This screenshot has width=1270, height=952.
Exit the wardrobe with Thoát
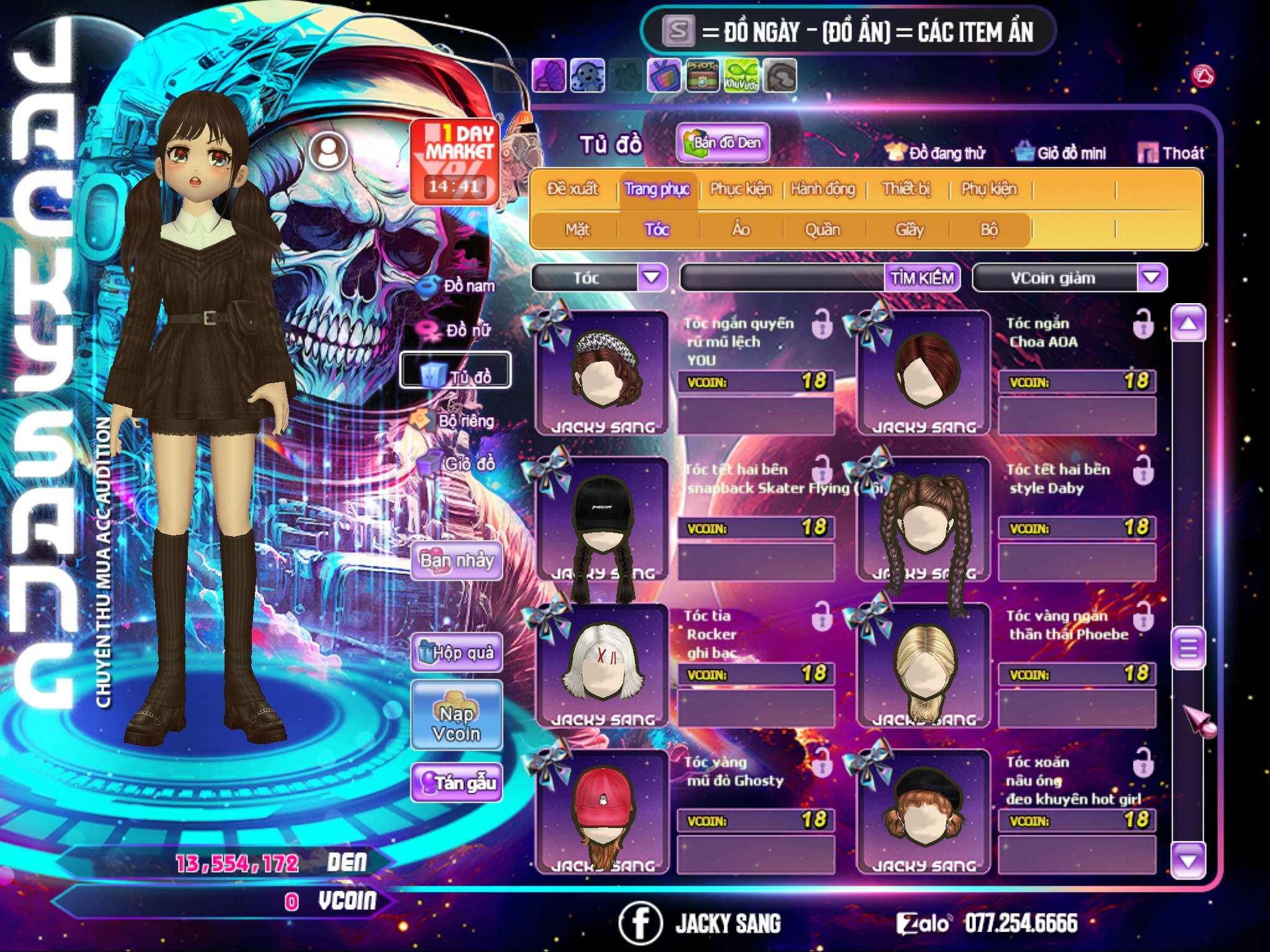1171,153
